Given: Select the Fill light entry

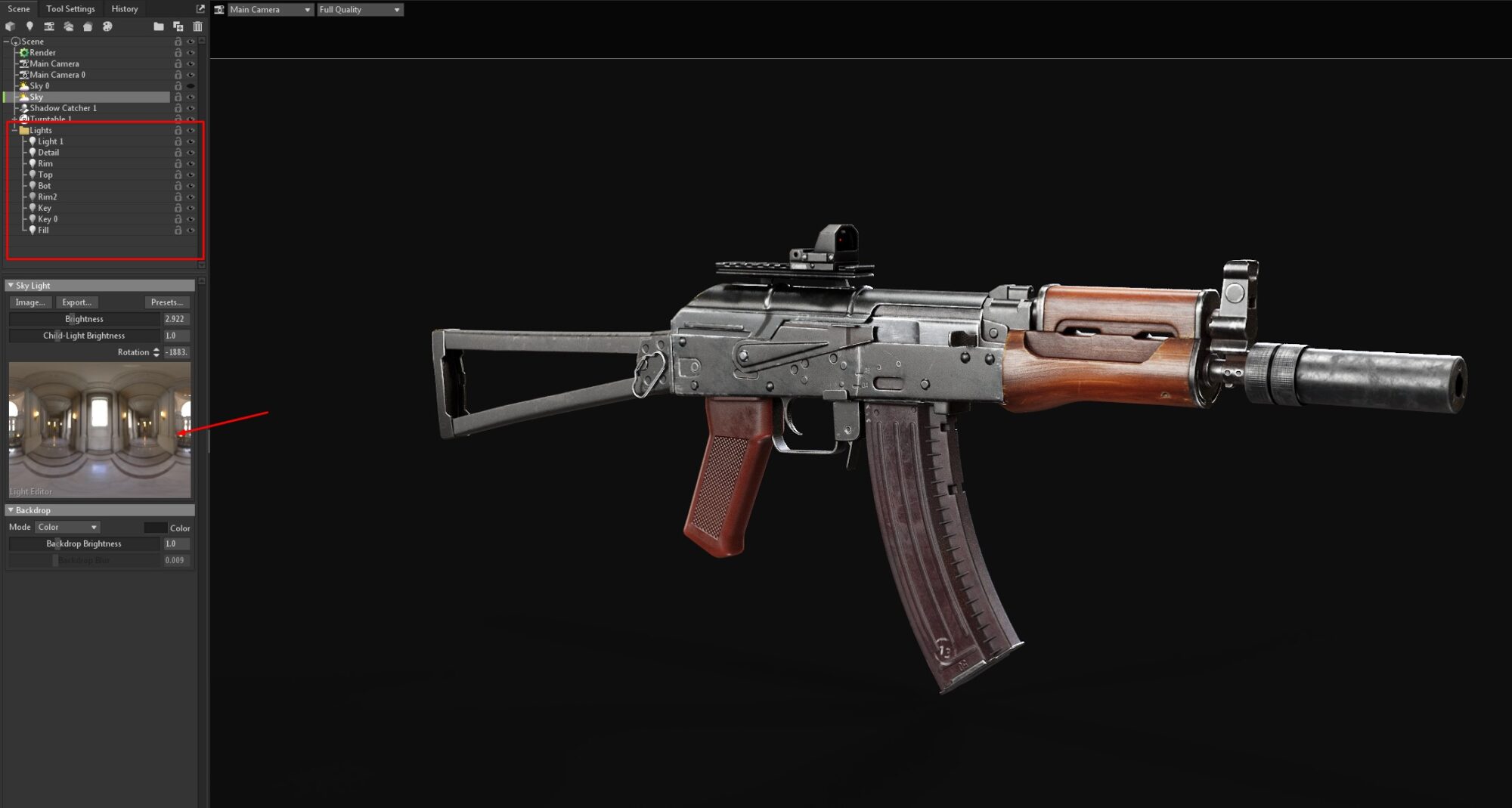Looking at the screenshot, I should tap(43, 230).
